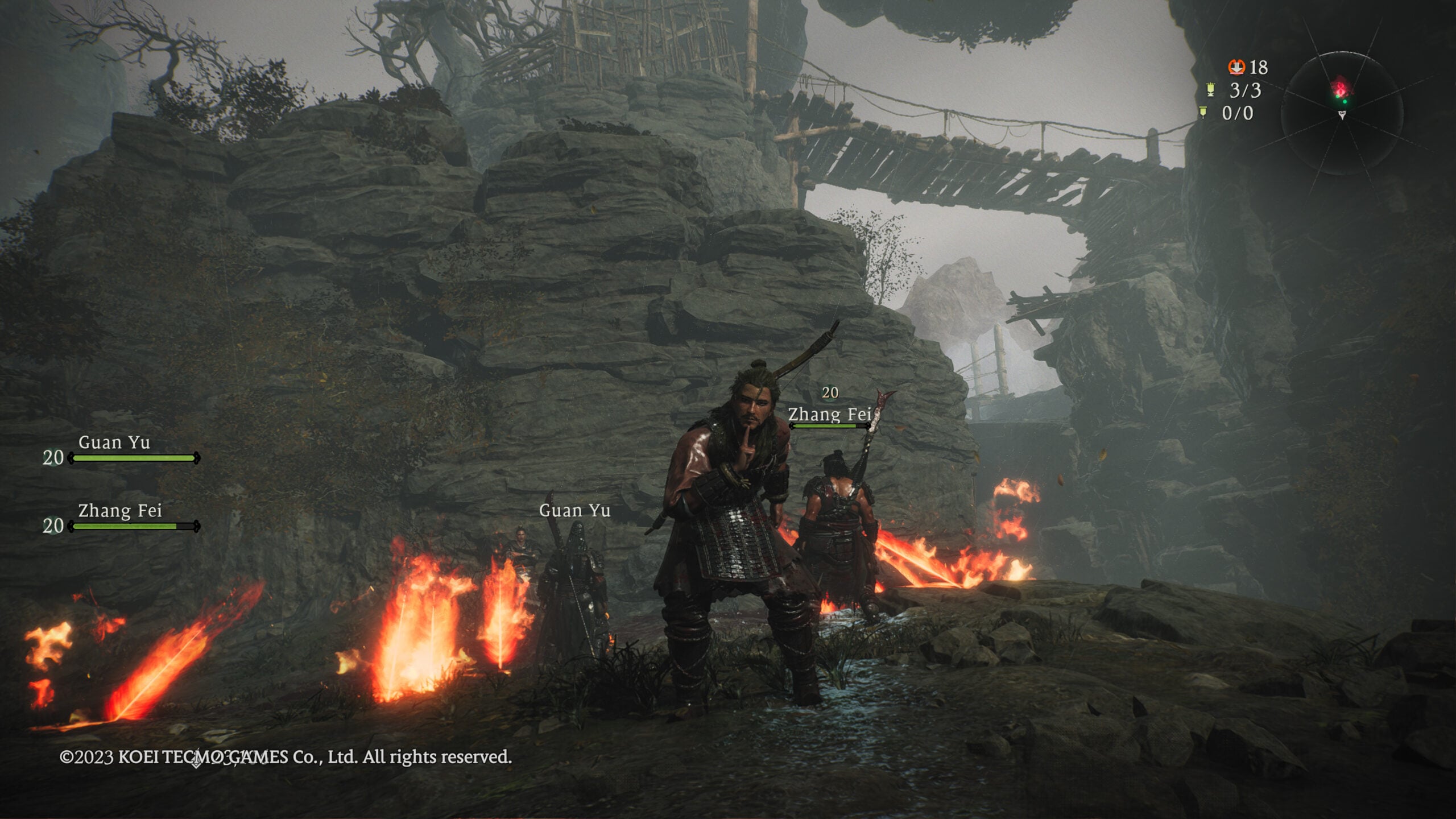Click the marking flag icon beside 0/0
The width and height of the screenshot is (1456, 819).
[x=1203, y=112]
